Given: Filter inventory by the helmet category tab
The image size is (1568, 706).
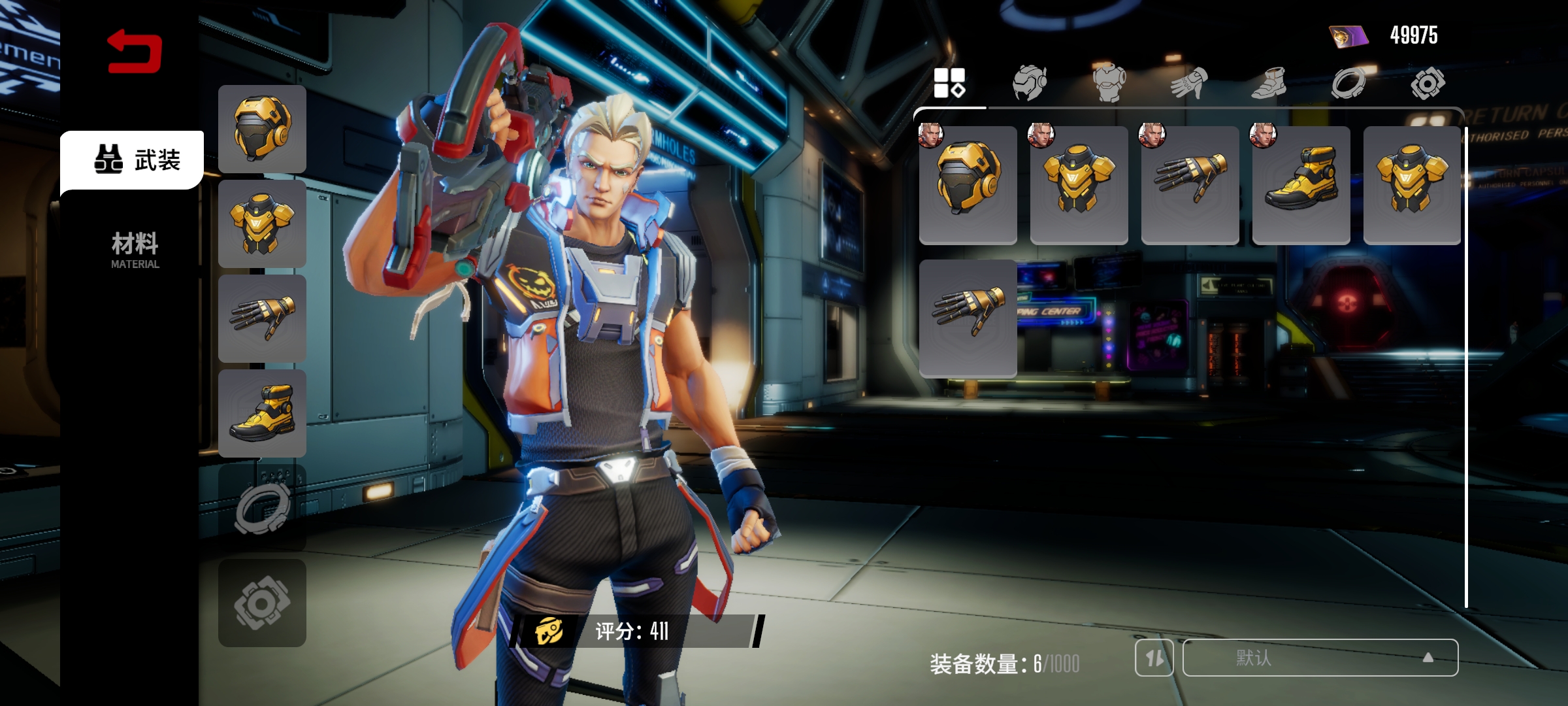Looking at the screenshot, I should coord(1030,83).
